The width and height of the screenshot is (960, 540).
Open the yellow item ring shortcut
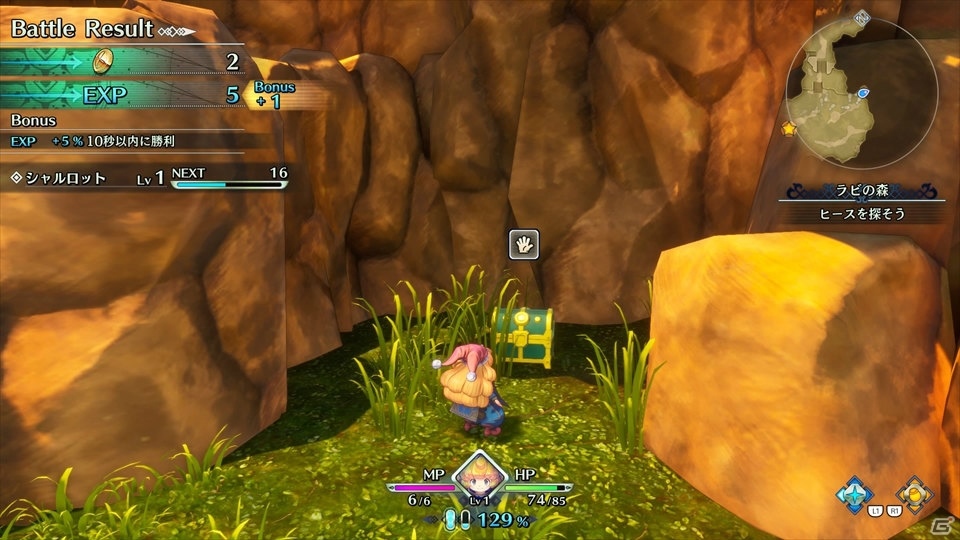[x=913, y=494]
